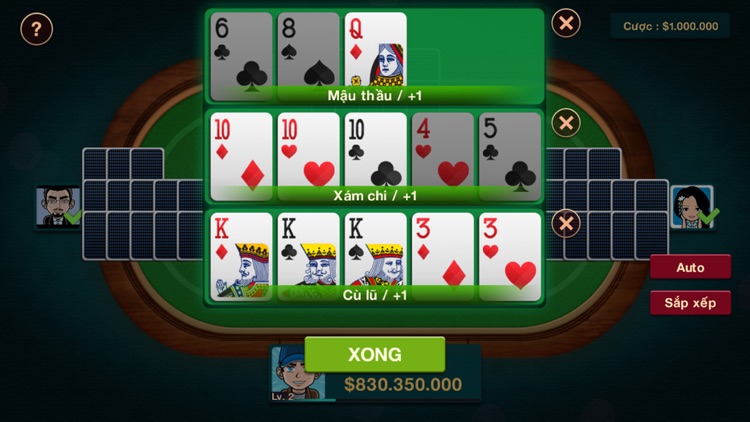Choose the 5 of clubs card
This screenshot has width=750, height=422.
pyautogui.click(x=509, y=150)
